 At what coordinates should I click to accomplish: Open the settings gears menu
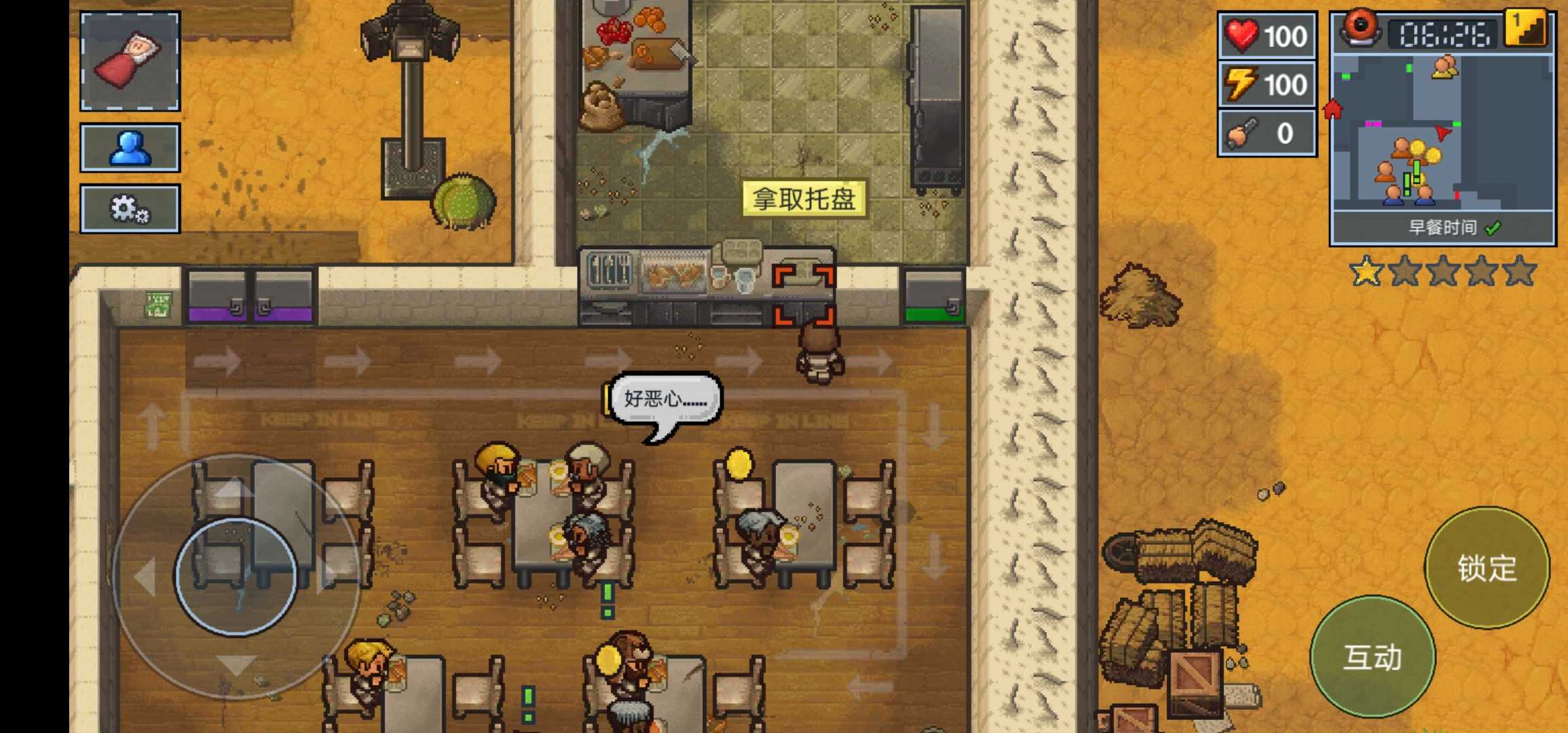tap(130, 209)
